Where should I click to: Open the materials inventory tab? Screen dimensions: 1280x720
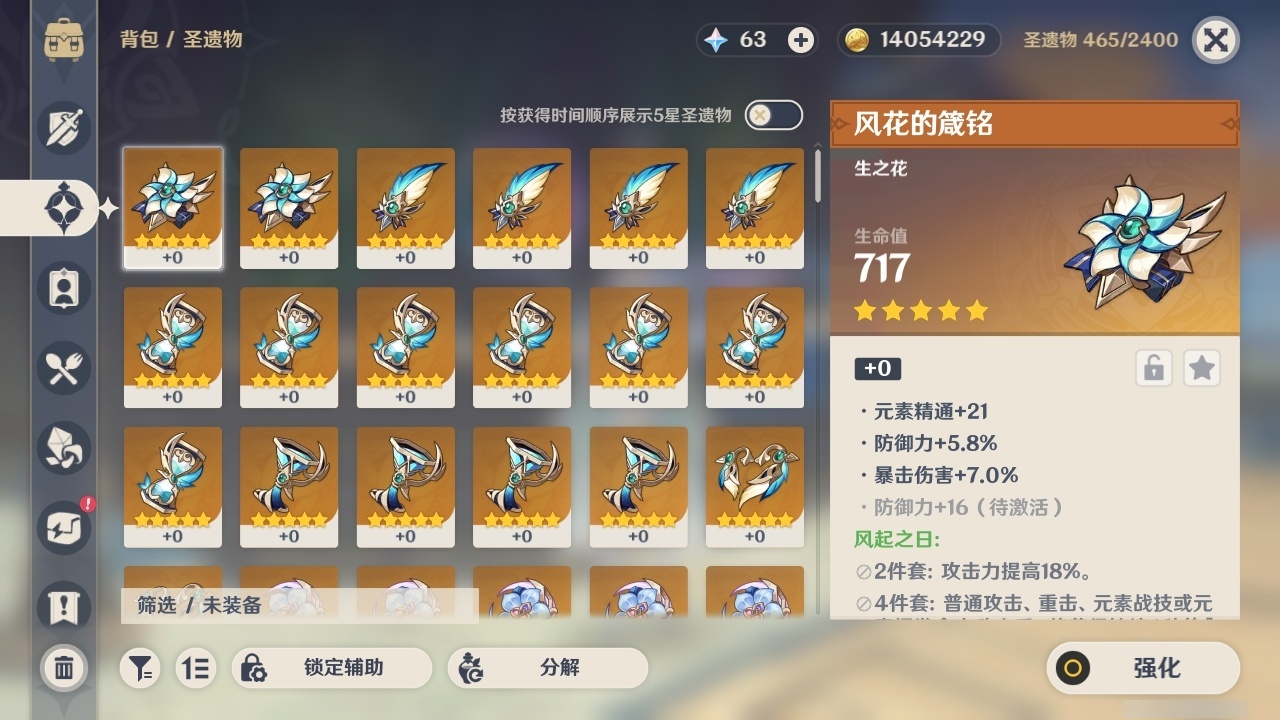pos(63,448)
